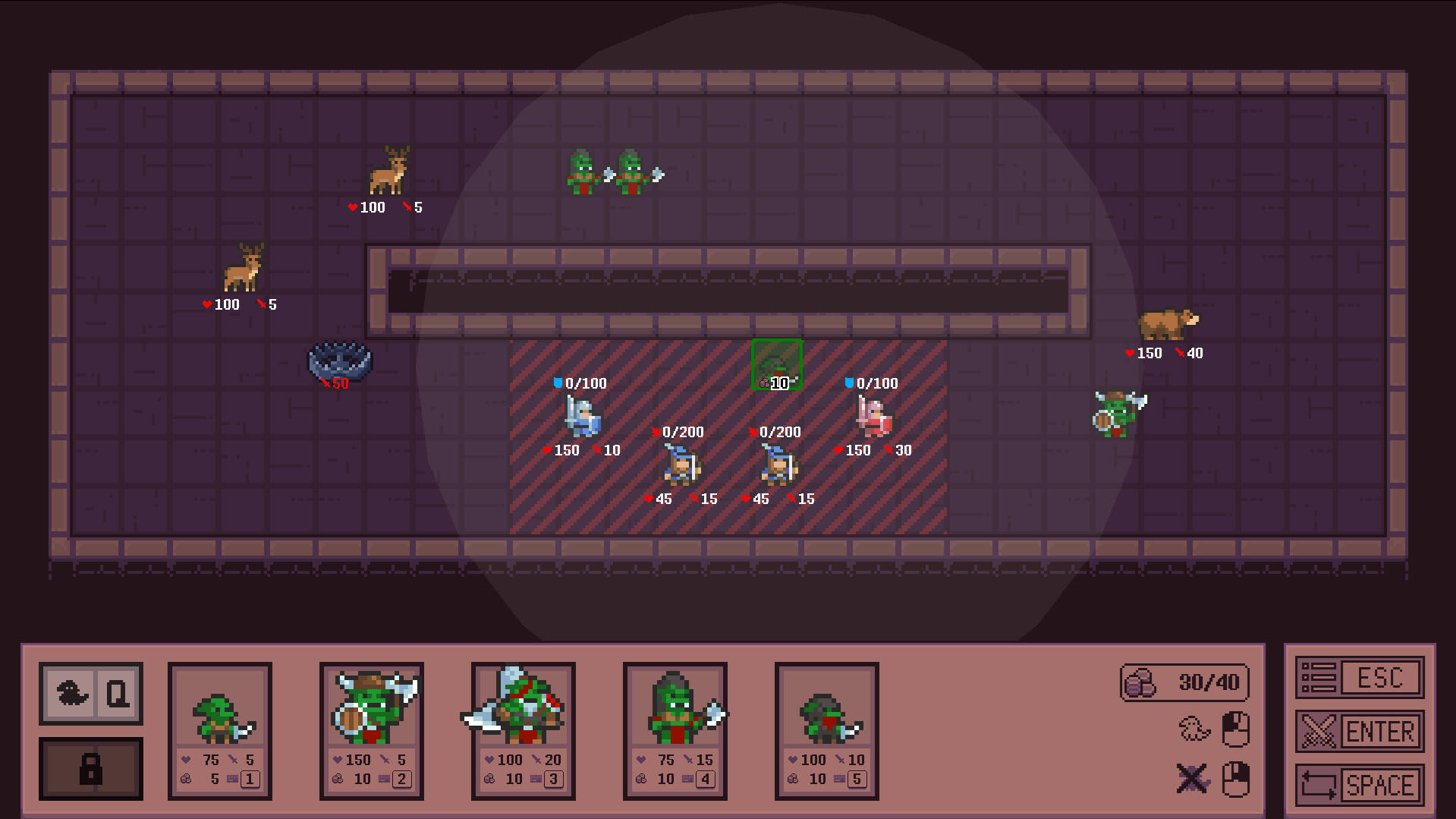1456x819 pixels.
Task: Select the dark goblin card with hotkey 5
Action: tap(826, 729)
